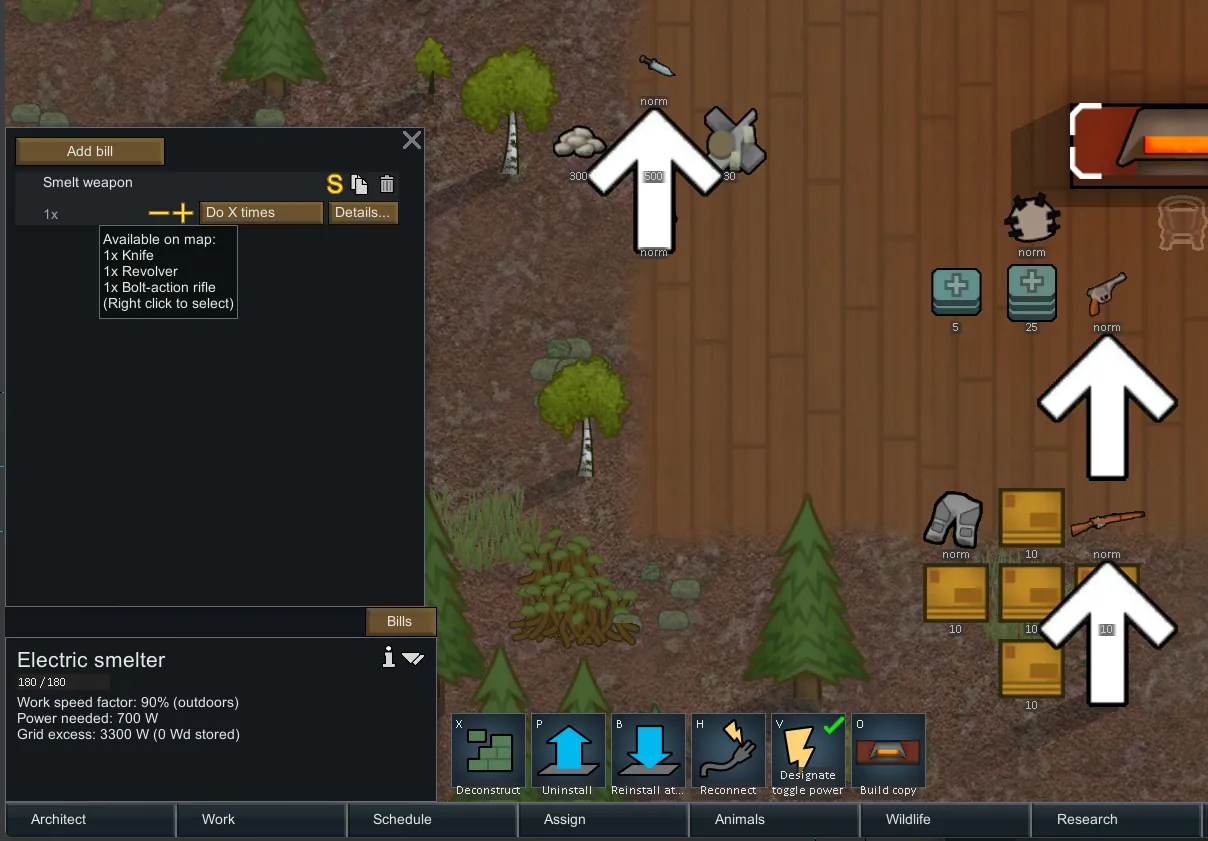Open the Architect menu
1208x841 pixels.
(x=59, y=819)
